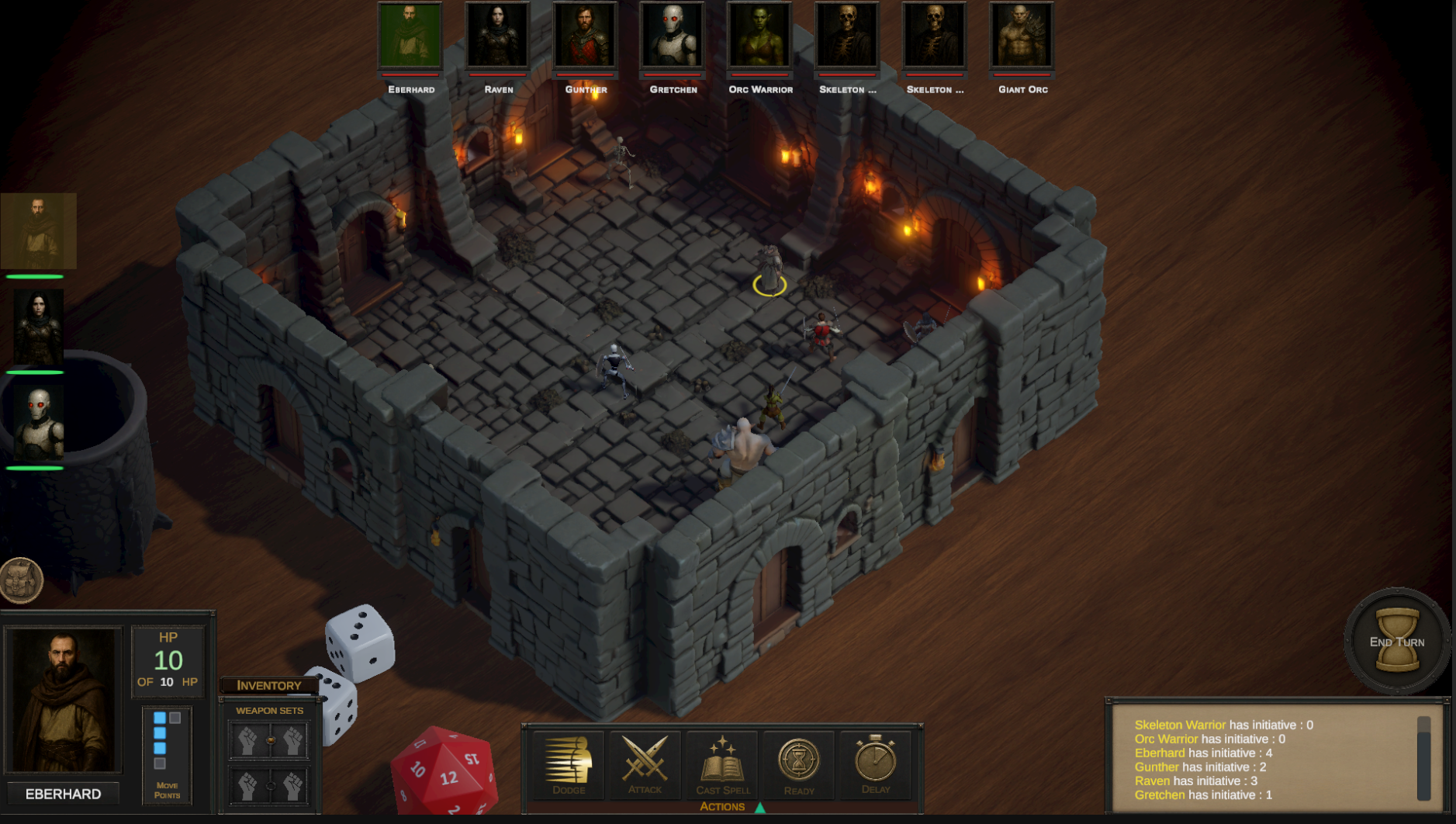
Task: Open the Inventory panel
Action: tap(268, 685)
